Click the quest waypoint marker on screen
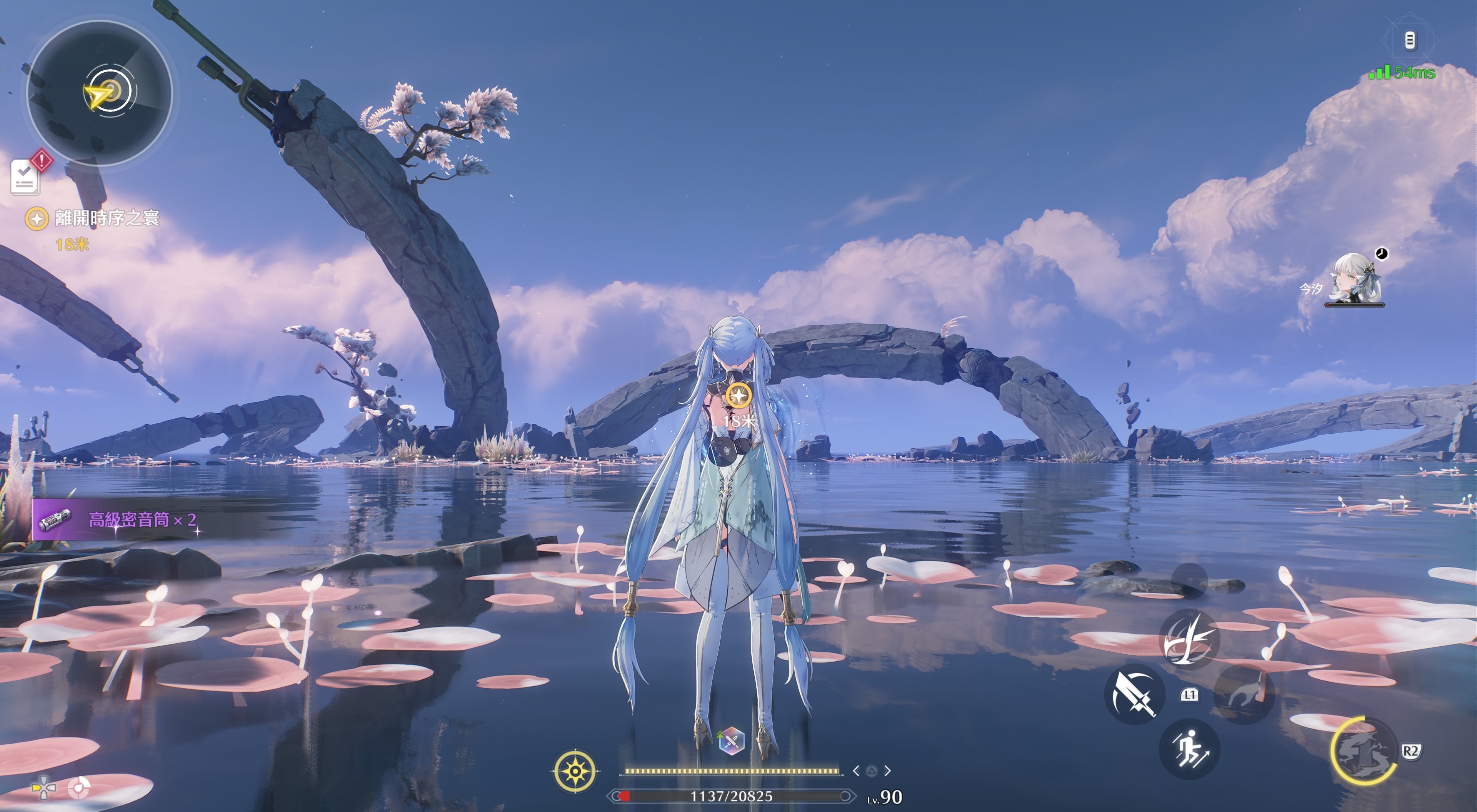 coord(738,396)
